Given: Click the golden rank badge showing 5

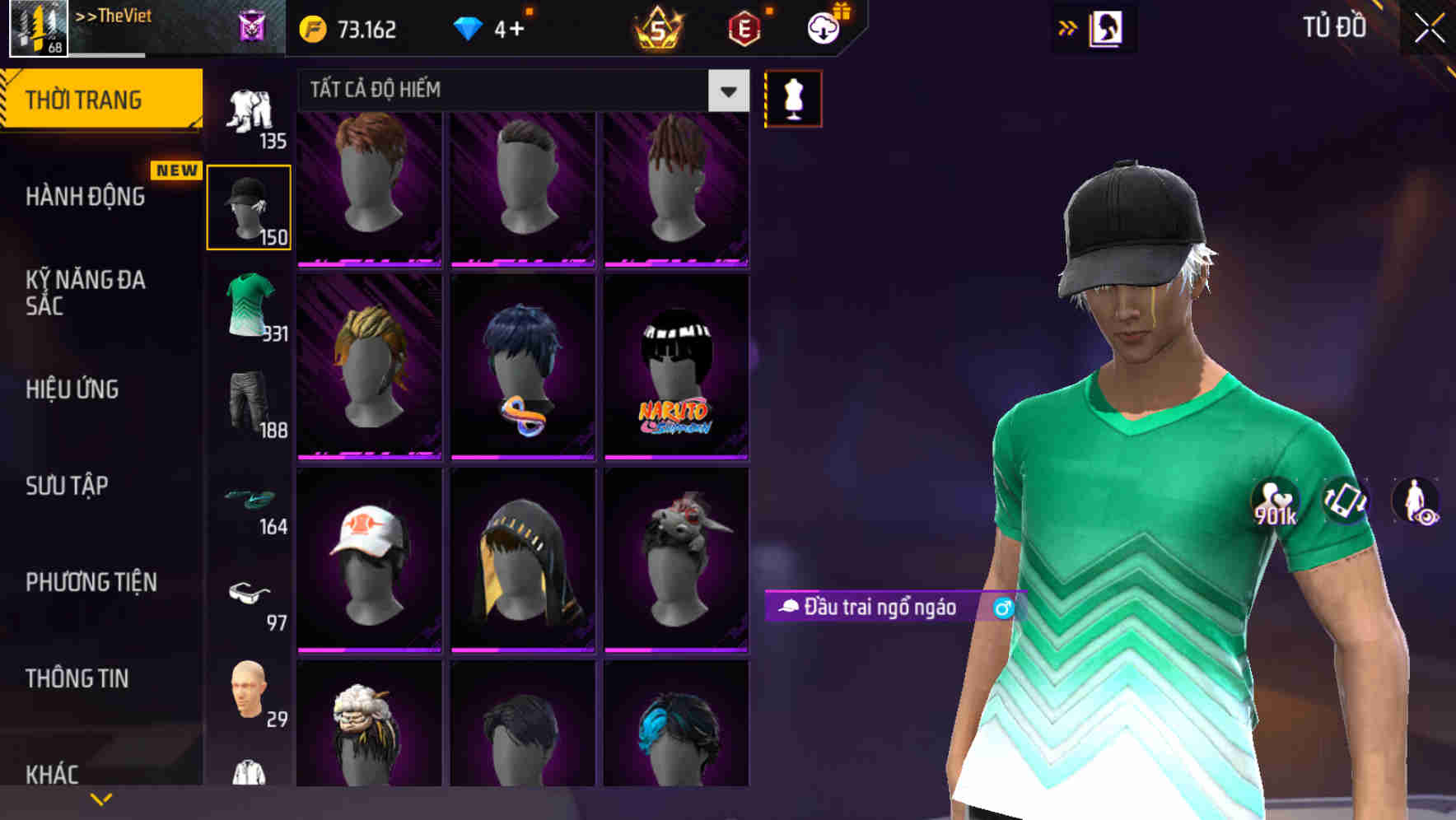Looking at the screenshot, I should pyautogui.click(x=659, y=27).
